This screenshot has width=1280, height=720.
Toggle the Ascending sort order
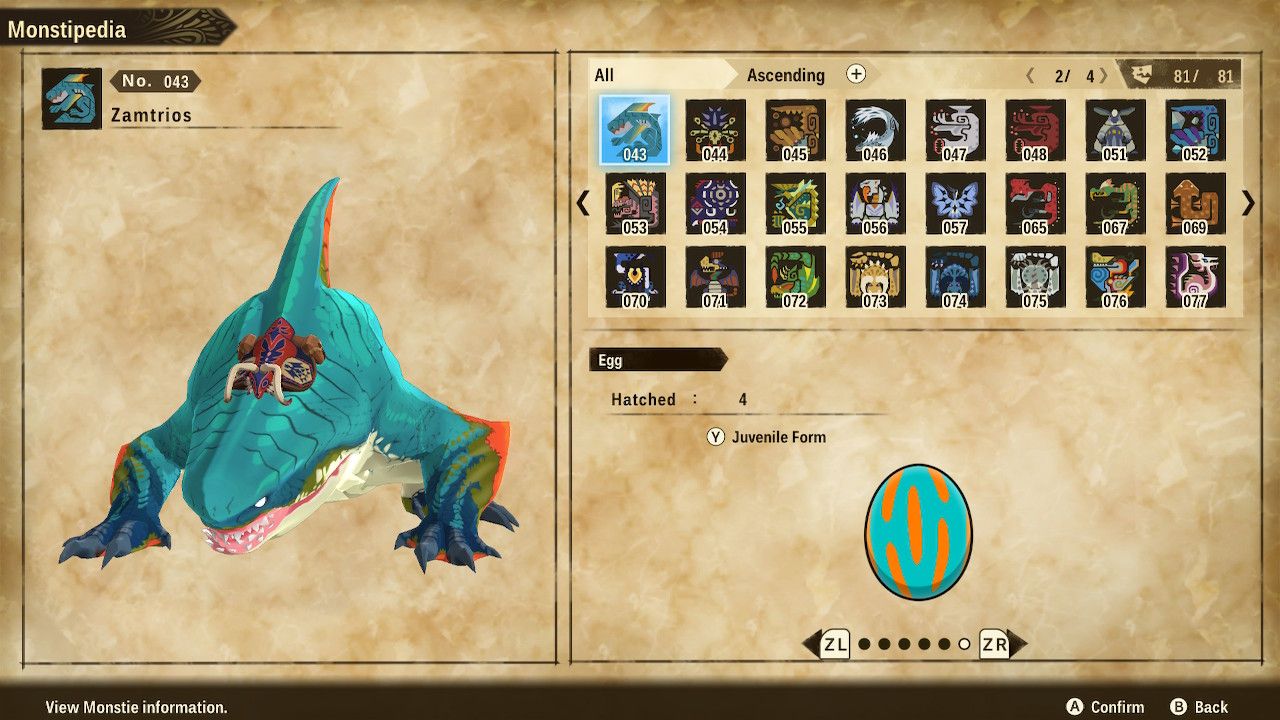[786, 75]
